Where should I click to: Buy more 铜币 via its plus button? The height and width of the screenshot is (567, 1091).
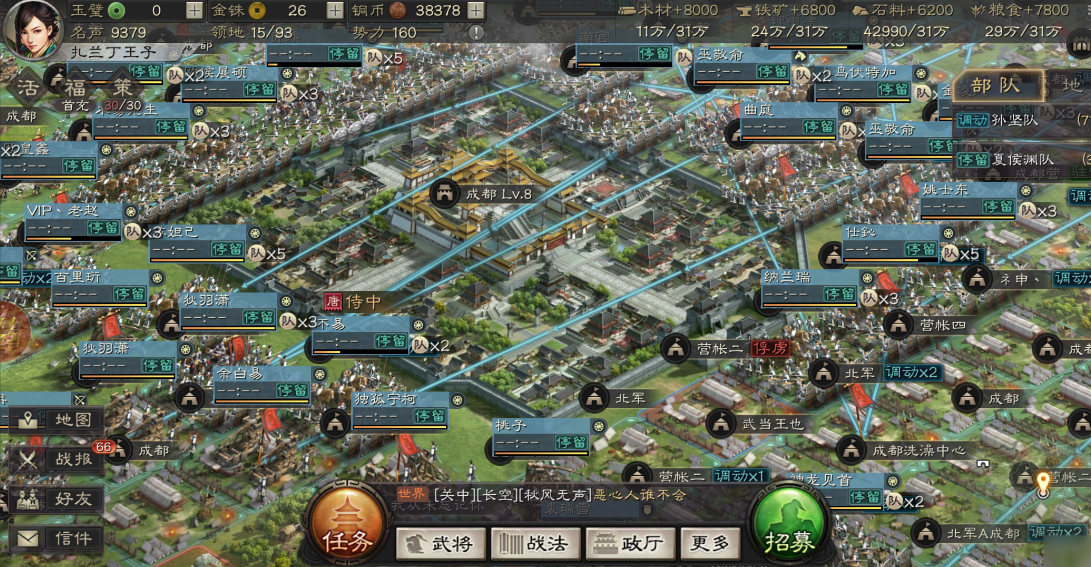(x=476, y=11)
